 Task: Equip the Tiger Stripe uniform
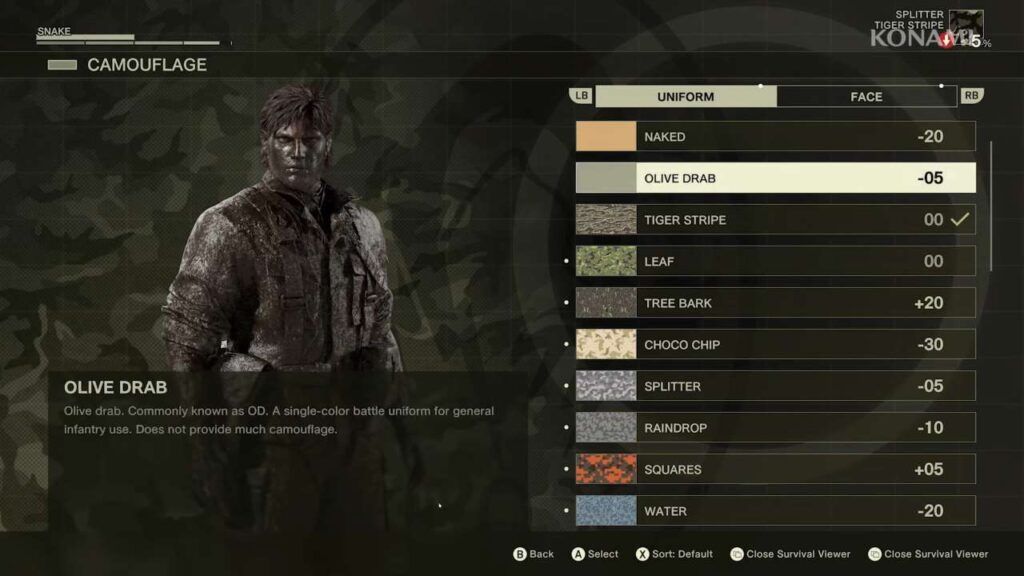click(x=775, y=220)
